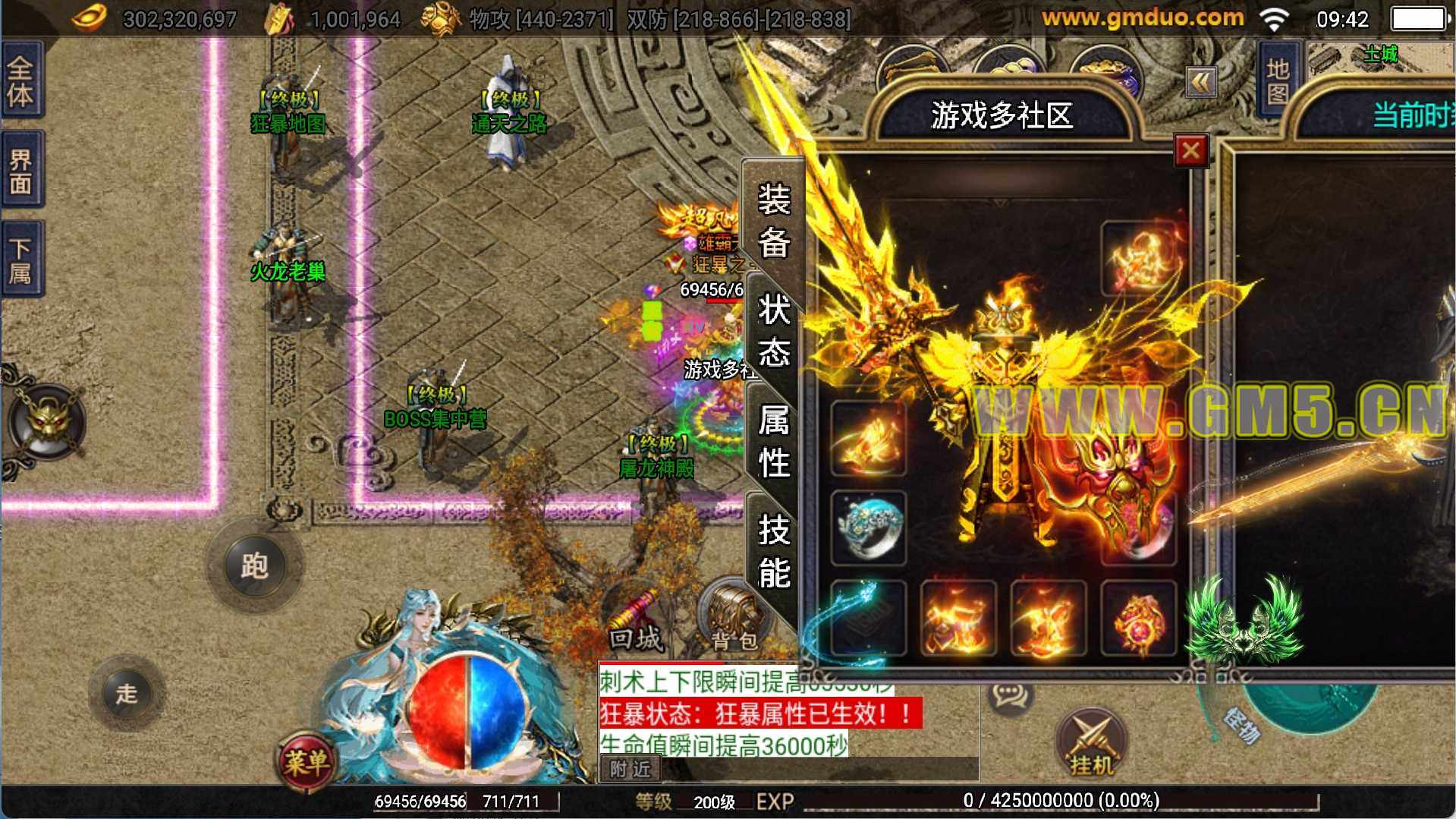Switch chat to the 附近 nearby channel
Image resolution: width=1456 pixels, height=819 pixels.
click(631, 770)
